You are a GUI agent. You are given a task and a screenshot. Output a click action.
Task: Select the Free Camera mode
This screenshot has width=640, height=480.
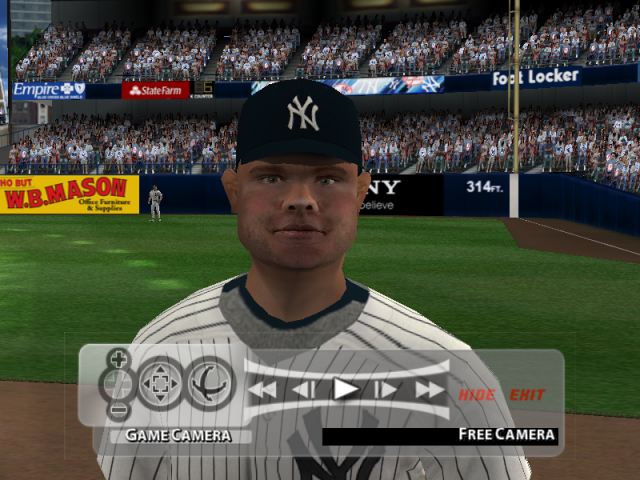(506, 435)
